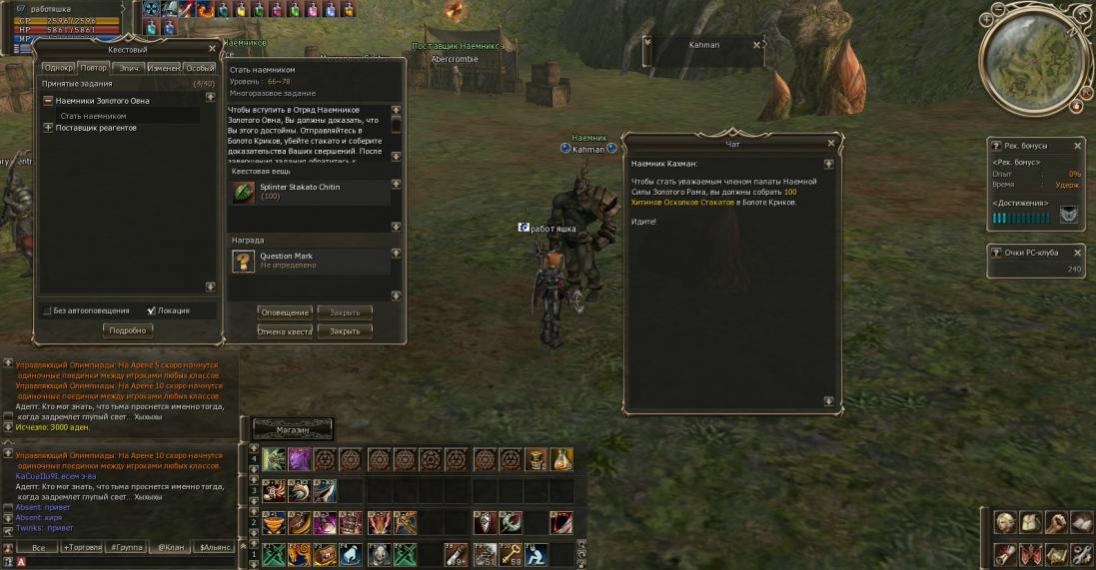Uncheck the Локация checkbox
1096x570 pixels.
click(x=151, y=311)
